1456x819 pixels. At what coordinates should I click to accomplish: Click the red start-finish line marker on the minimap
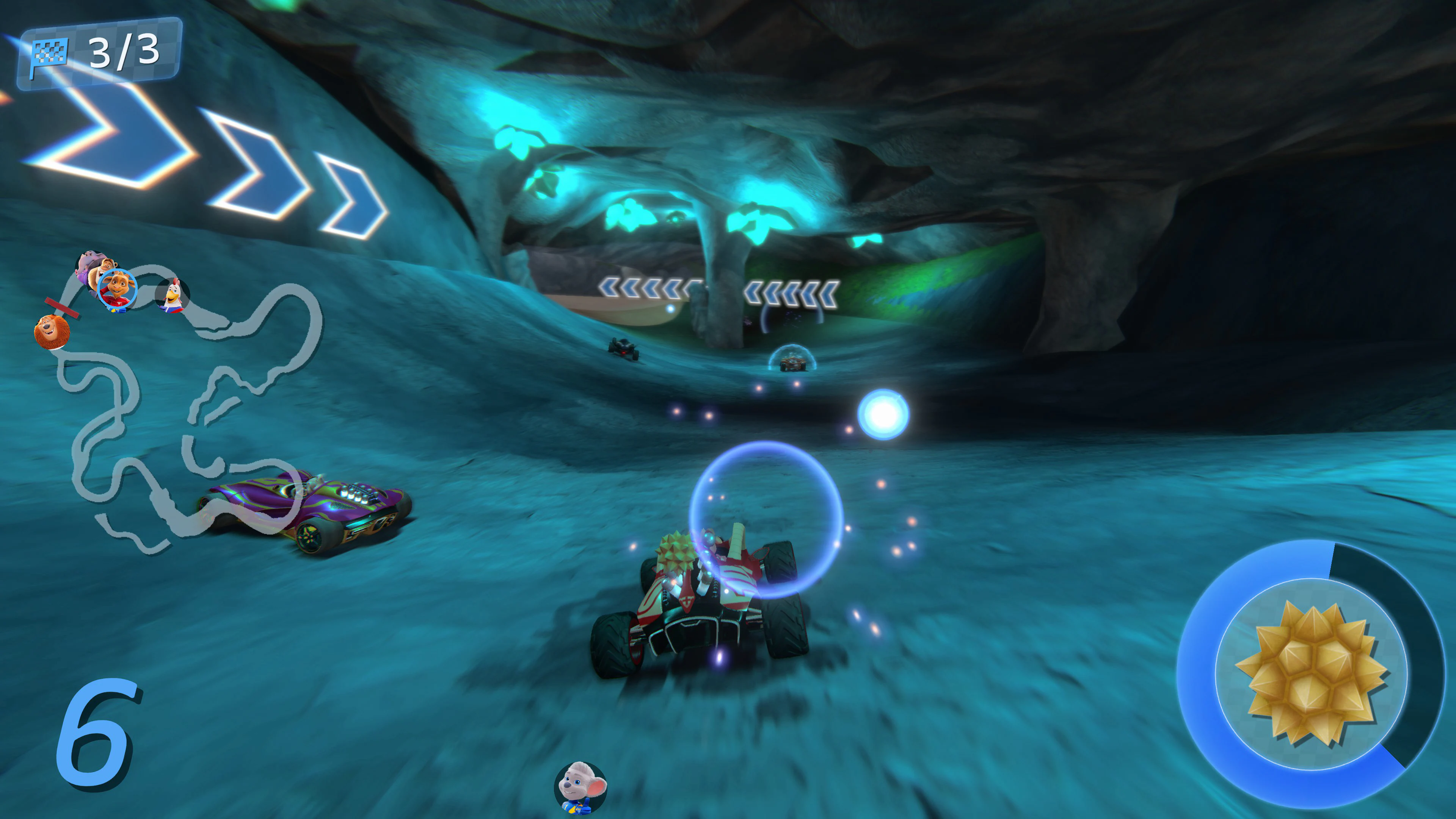pos(62,308)
